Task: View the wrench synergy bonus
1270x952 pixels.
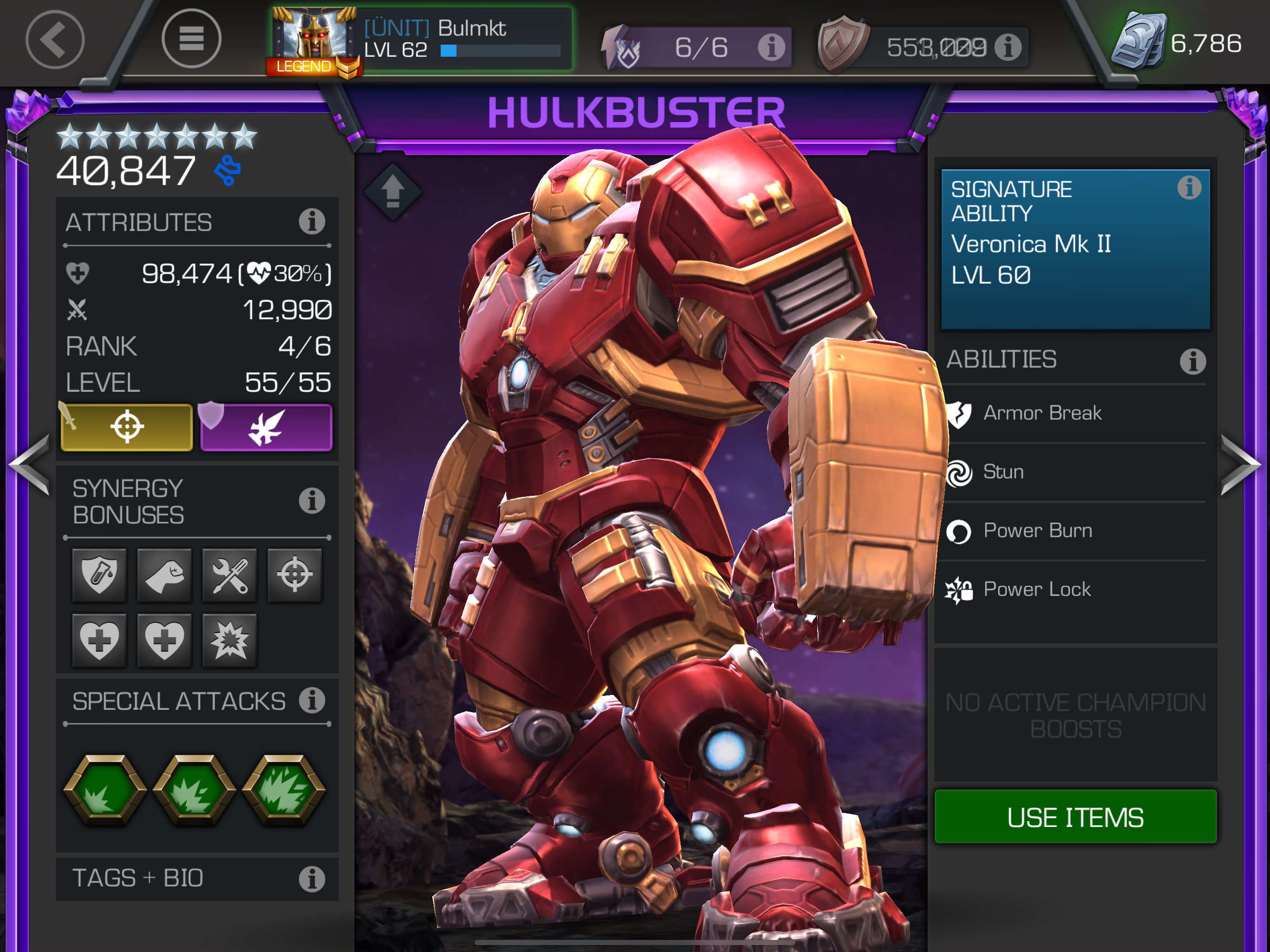Action: coord(230,575)
